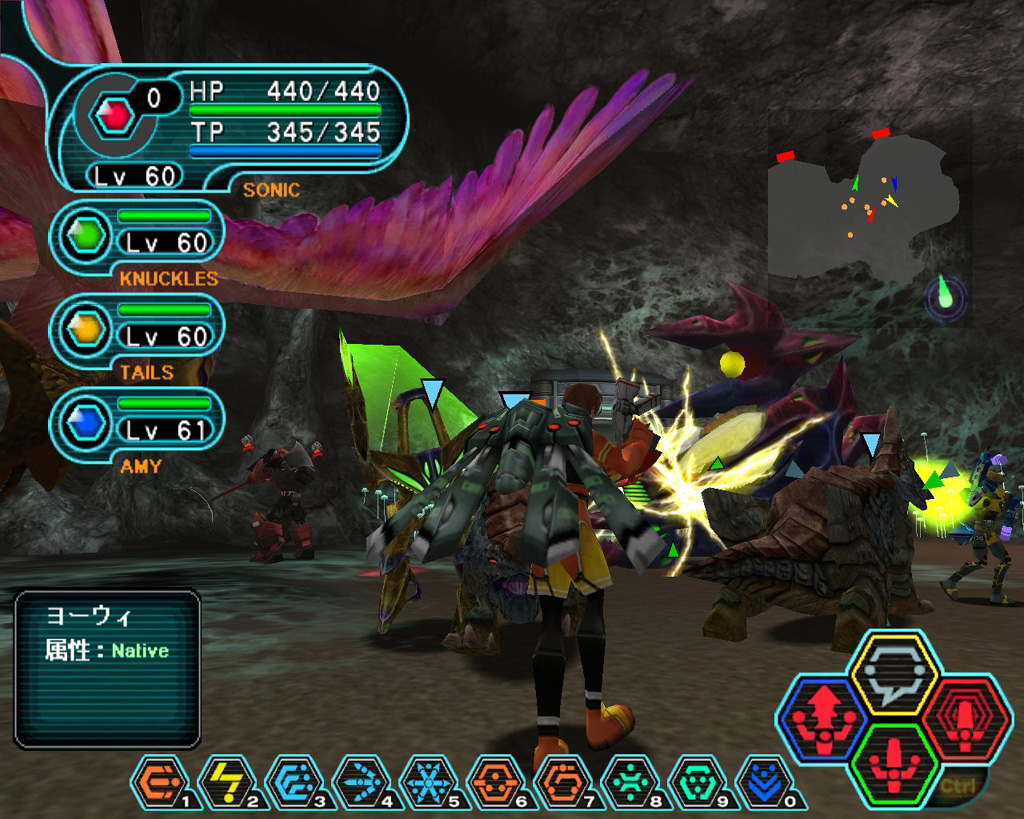Screen dimensions: 1024x819
Task: Trigger the blue arrow technique in slot 4
Action: point(361,781)
